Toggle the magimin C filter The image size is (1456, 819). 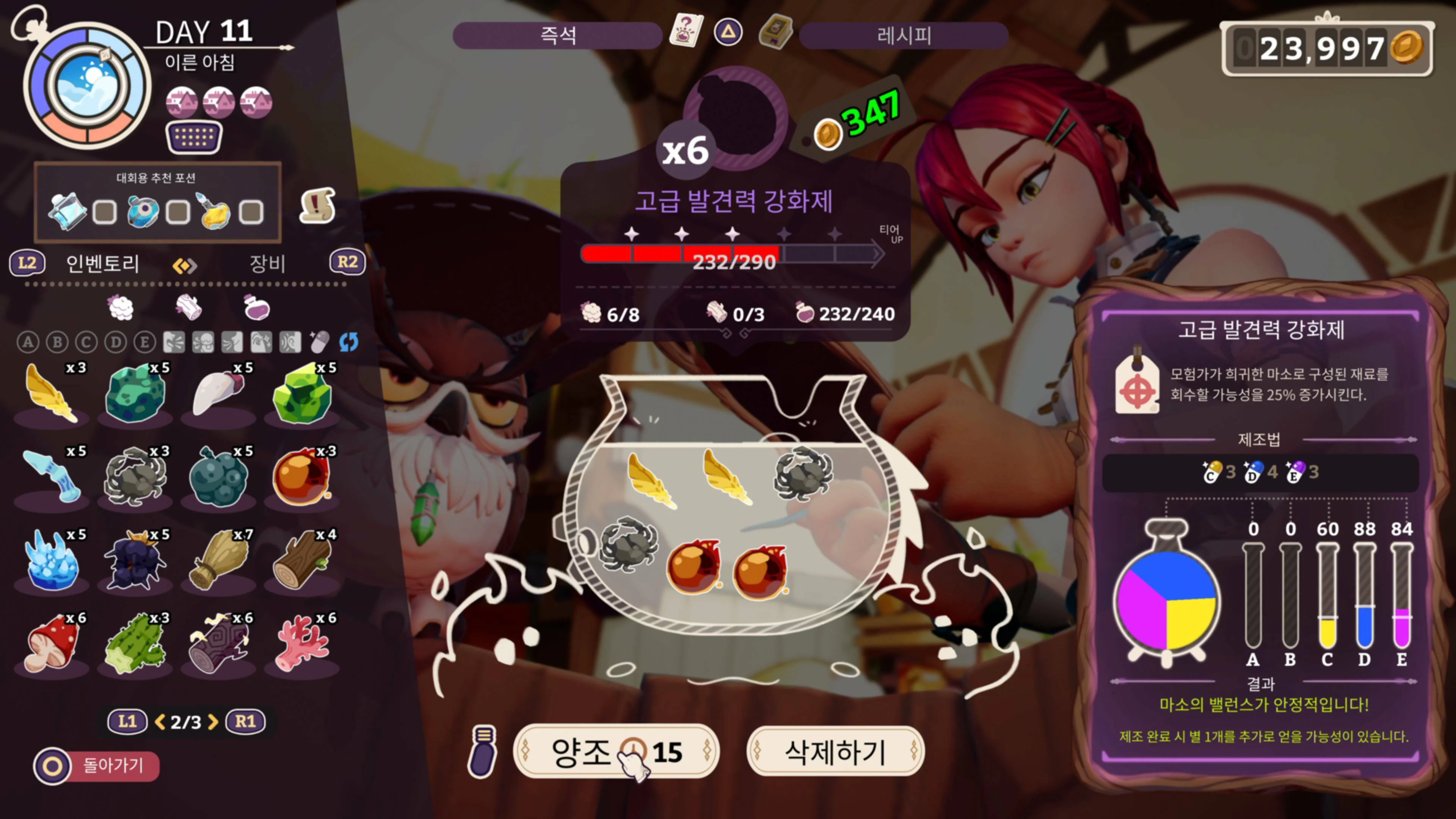86,342
